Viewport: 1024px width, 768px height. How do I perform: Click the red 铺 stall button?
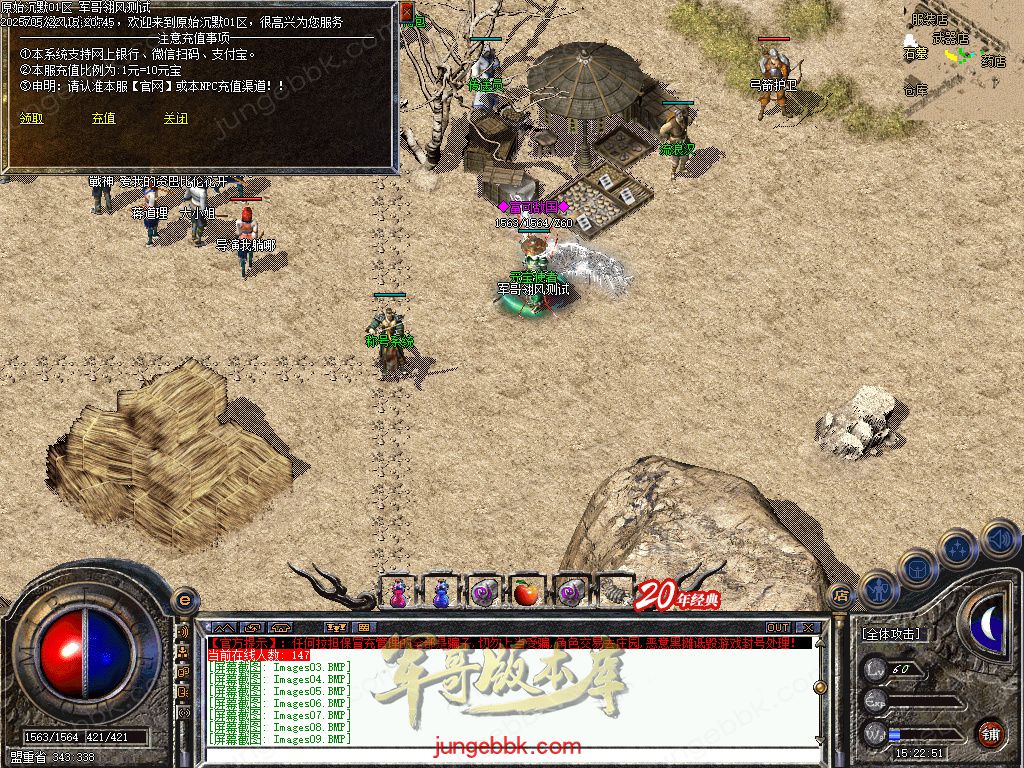pyautogui.click(x=990, y=732)
